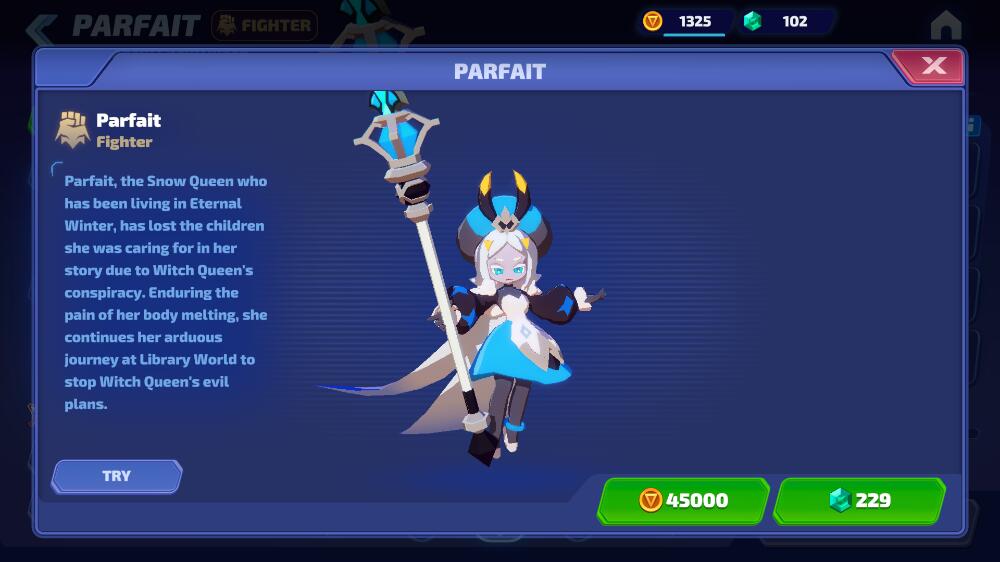This screenshot has height=562, width=1000.
Task: Go back with the arrow button
Action: click(x=41, y=27)
